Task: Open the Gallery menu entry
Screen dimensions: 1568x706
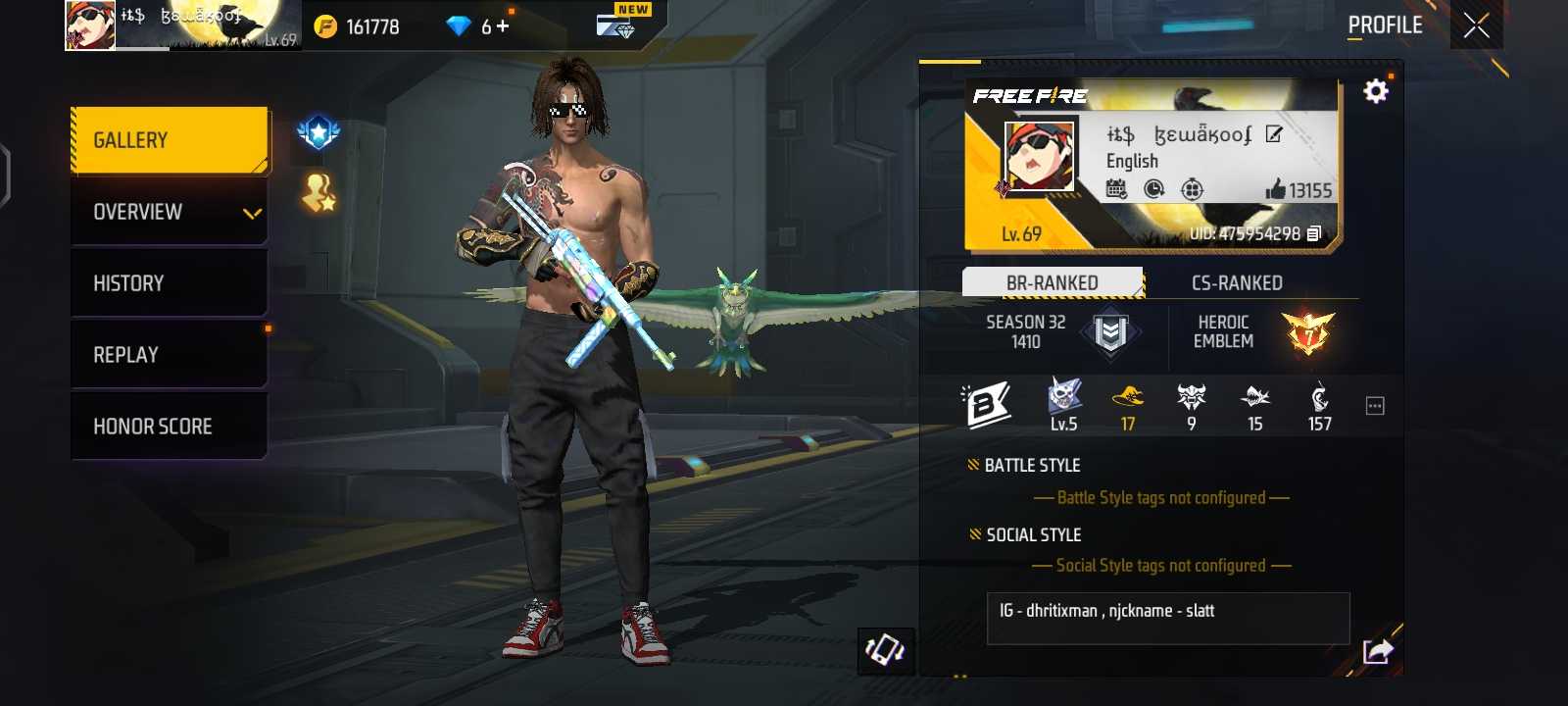Action: click(x=170, y=140)
